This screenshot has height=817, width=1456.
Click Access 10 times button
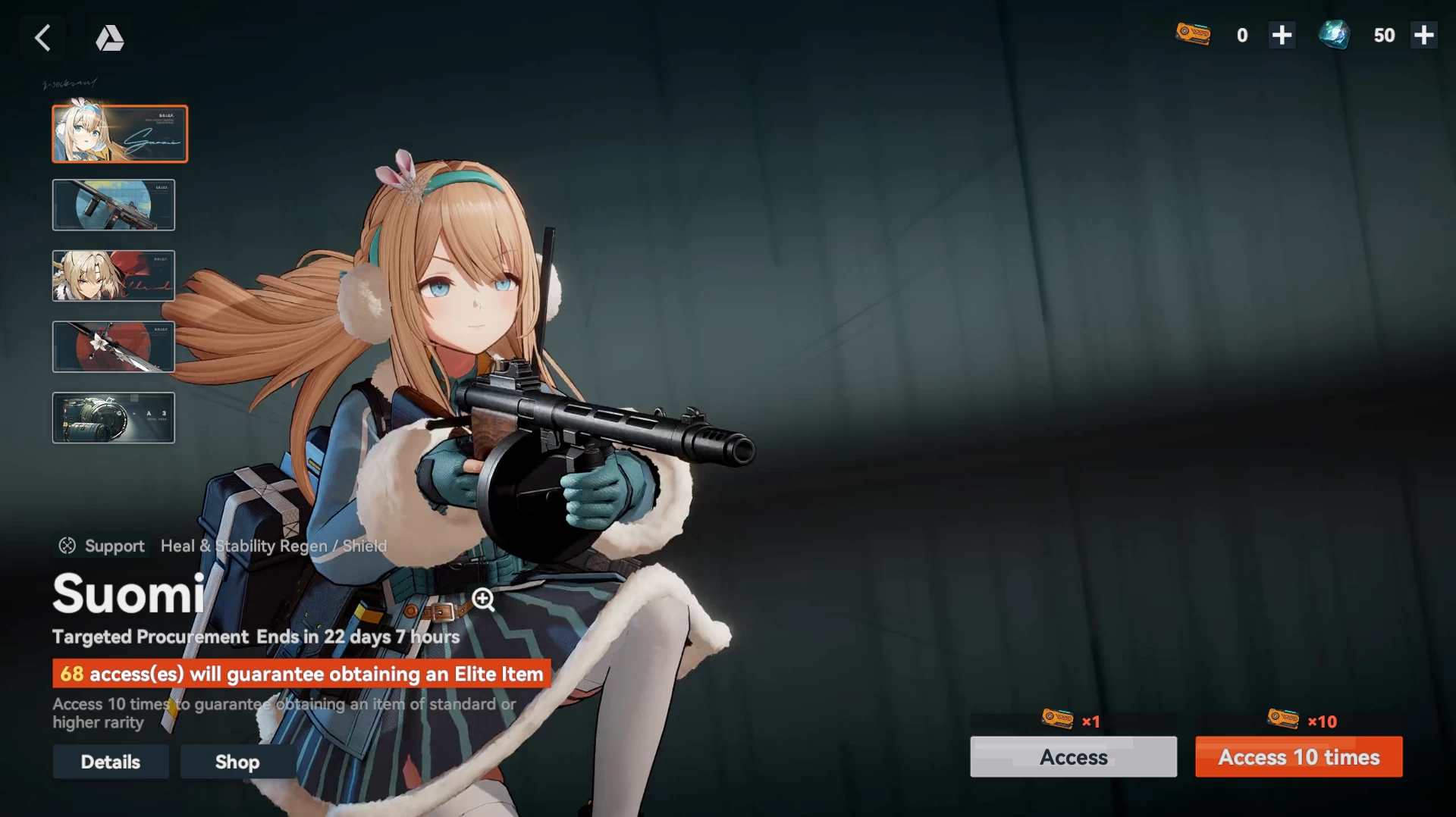coord(1298,756)
